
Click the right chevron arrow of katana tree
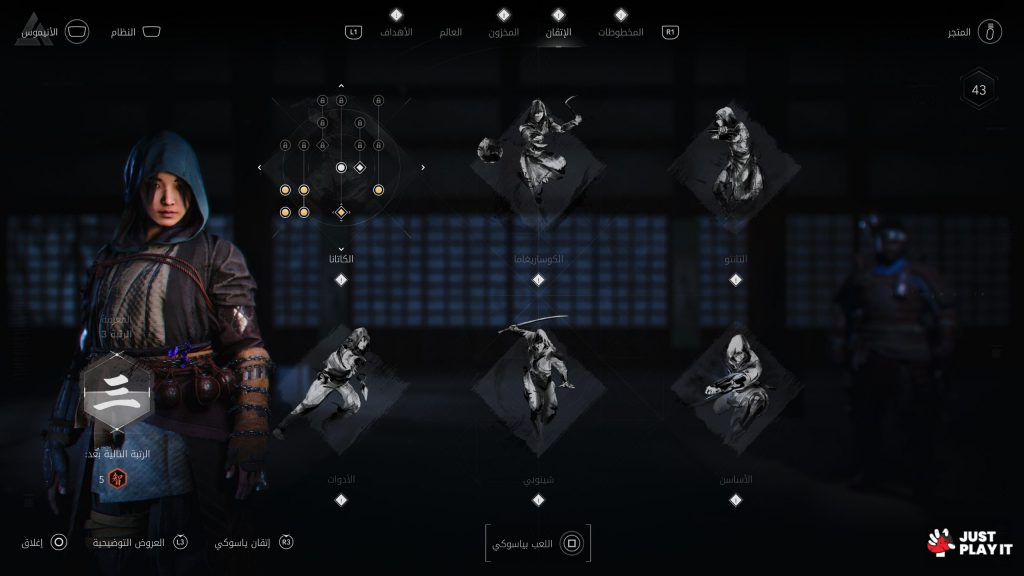pyautogui.click(x=423, y=167)
